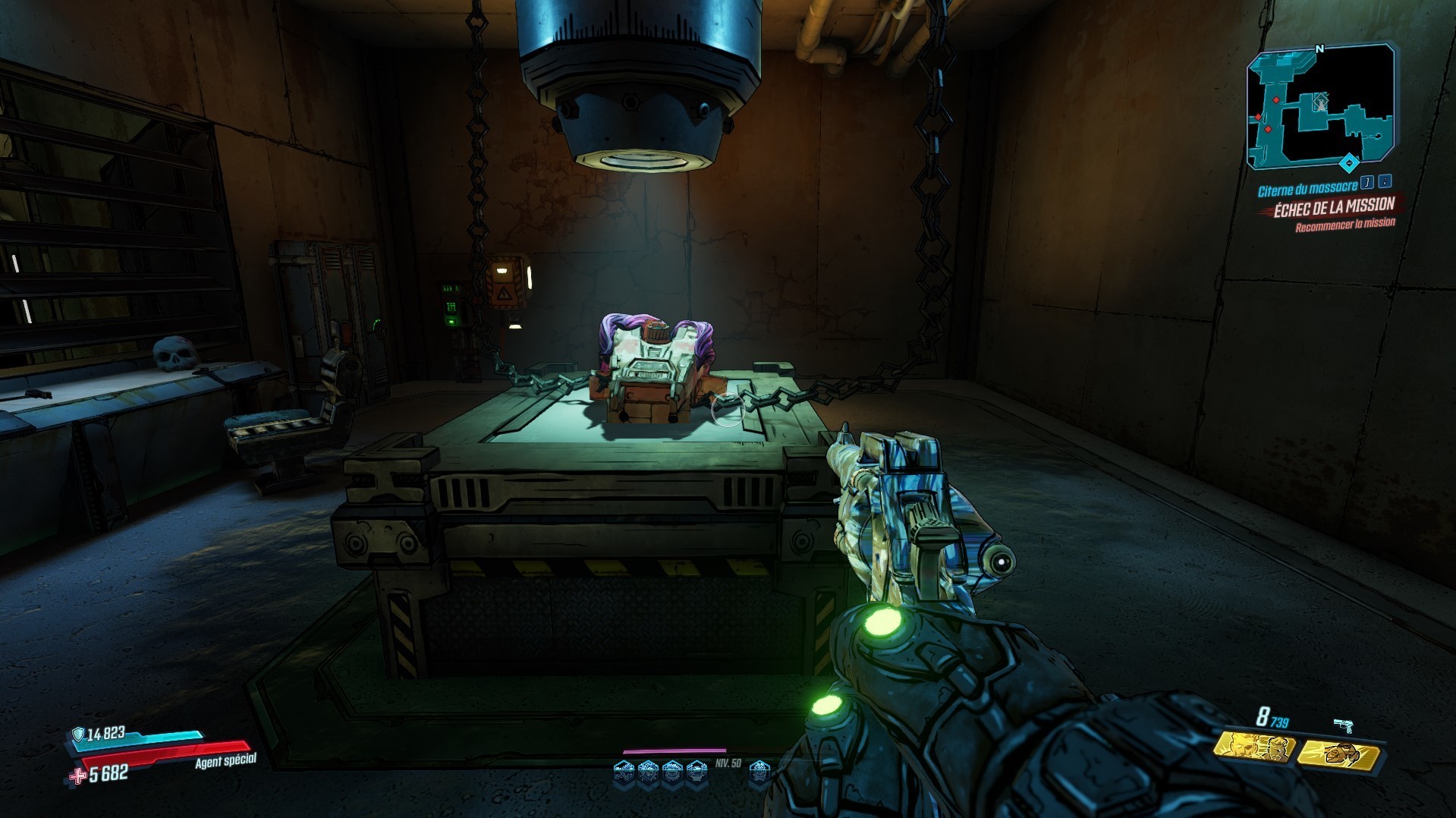
Task: Click the pink experience progress bar
Action: click(675, 750)
